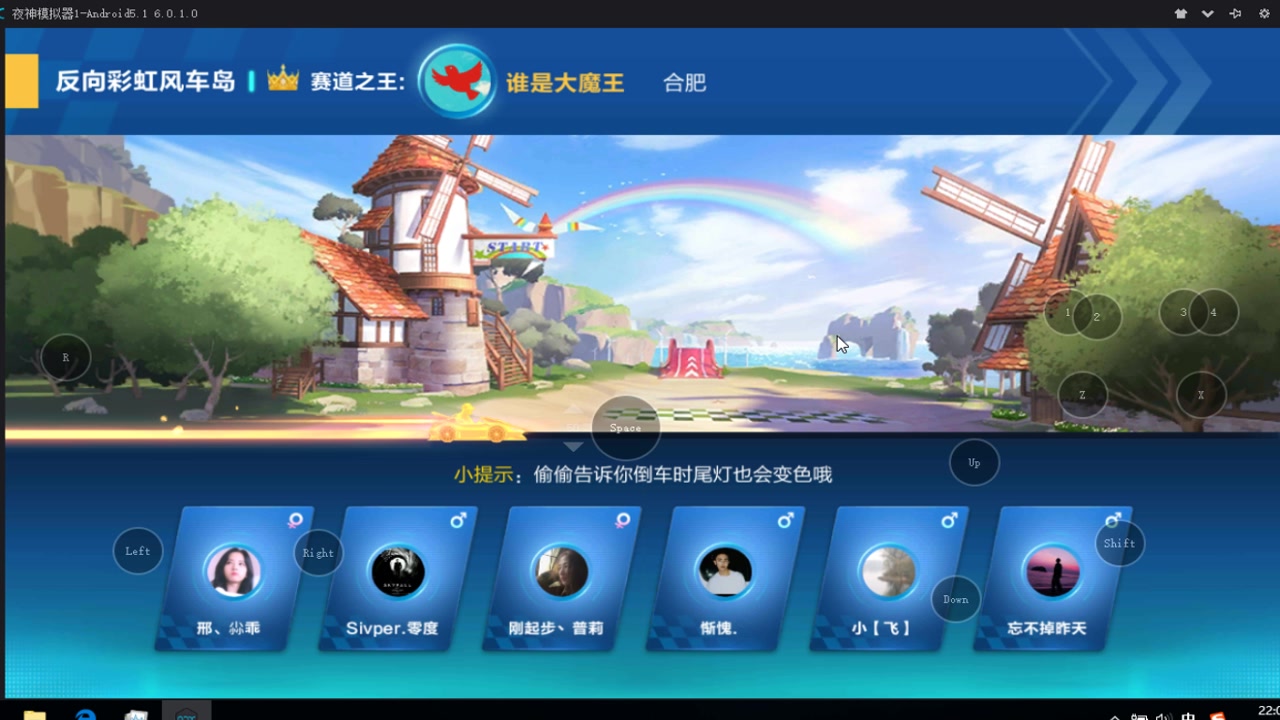Click the Shift key mapping overlay circle
Image resolution: width=1280 pixels, height=720 pixels.
point(1119,543)
